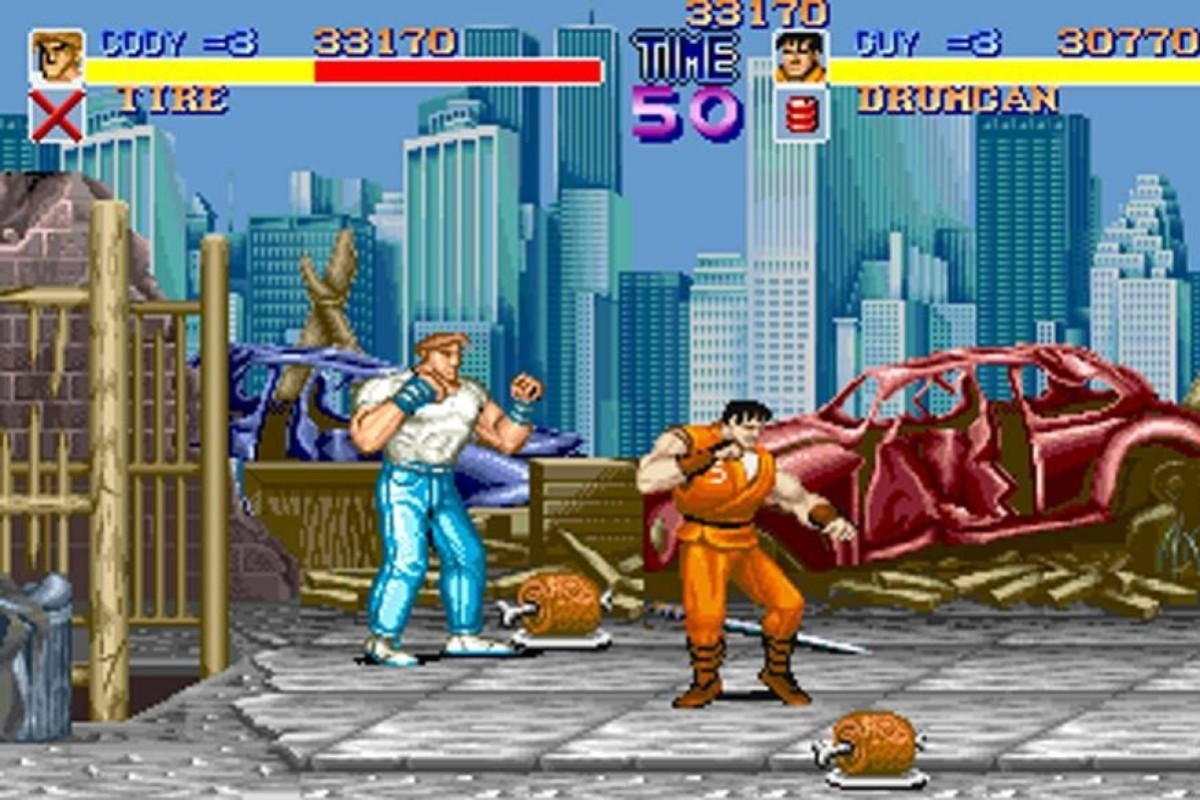This screenshot has width=1200, height=800.
Task: Click Guy's player portrait
Action: tap(800, 57)
